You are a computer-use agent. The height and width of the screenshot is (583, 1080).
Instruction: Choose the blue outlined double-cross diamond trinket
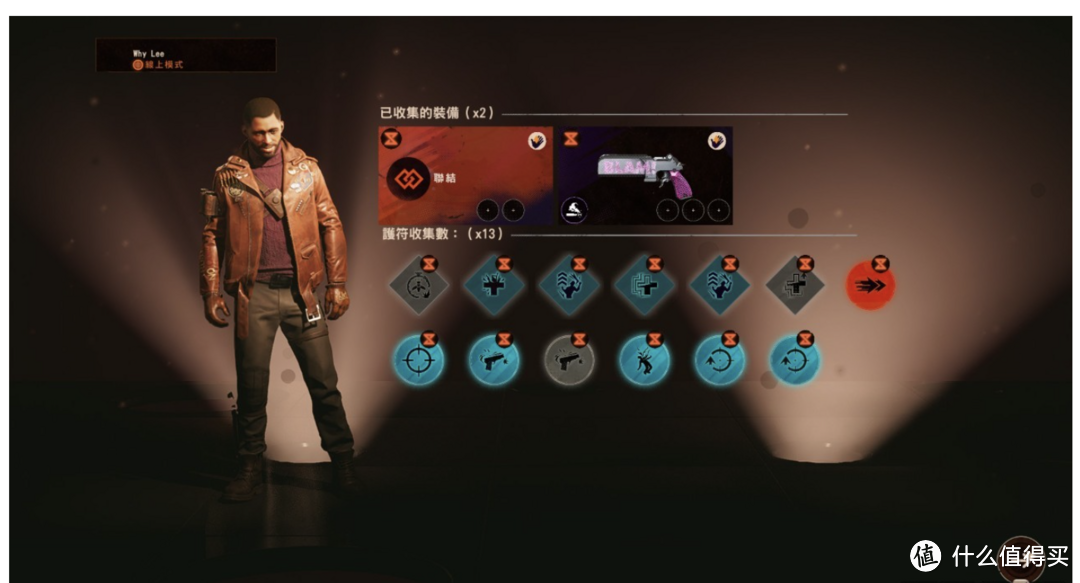(644, 286)
